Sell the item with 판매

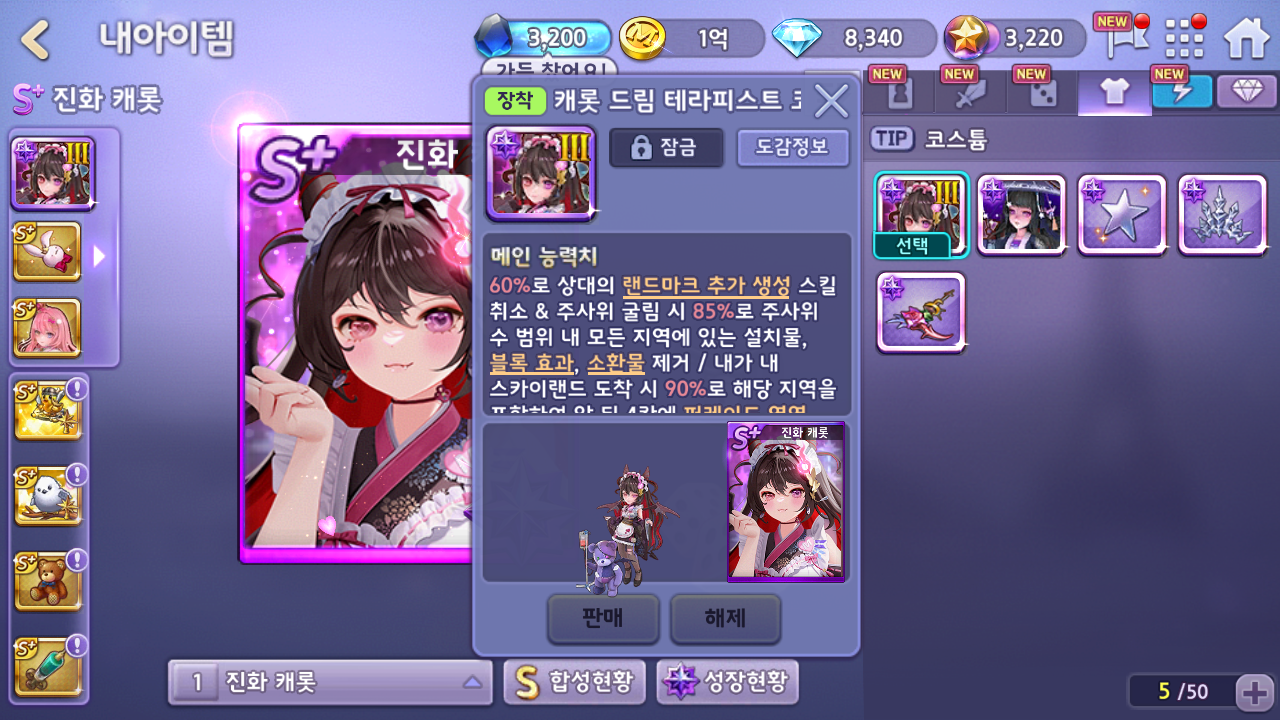603,618
